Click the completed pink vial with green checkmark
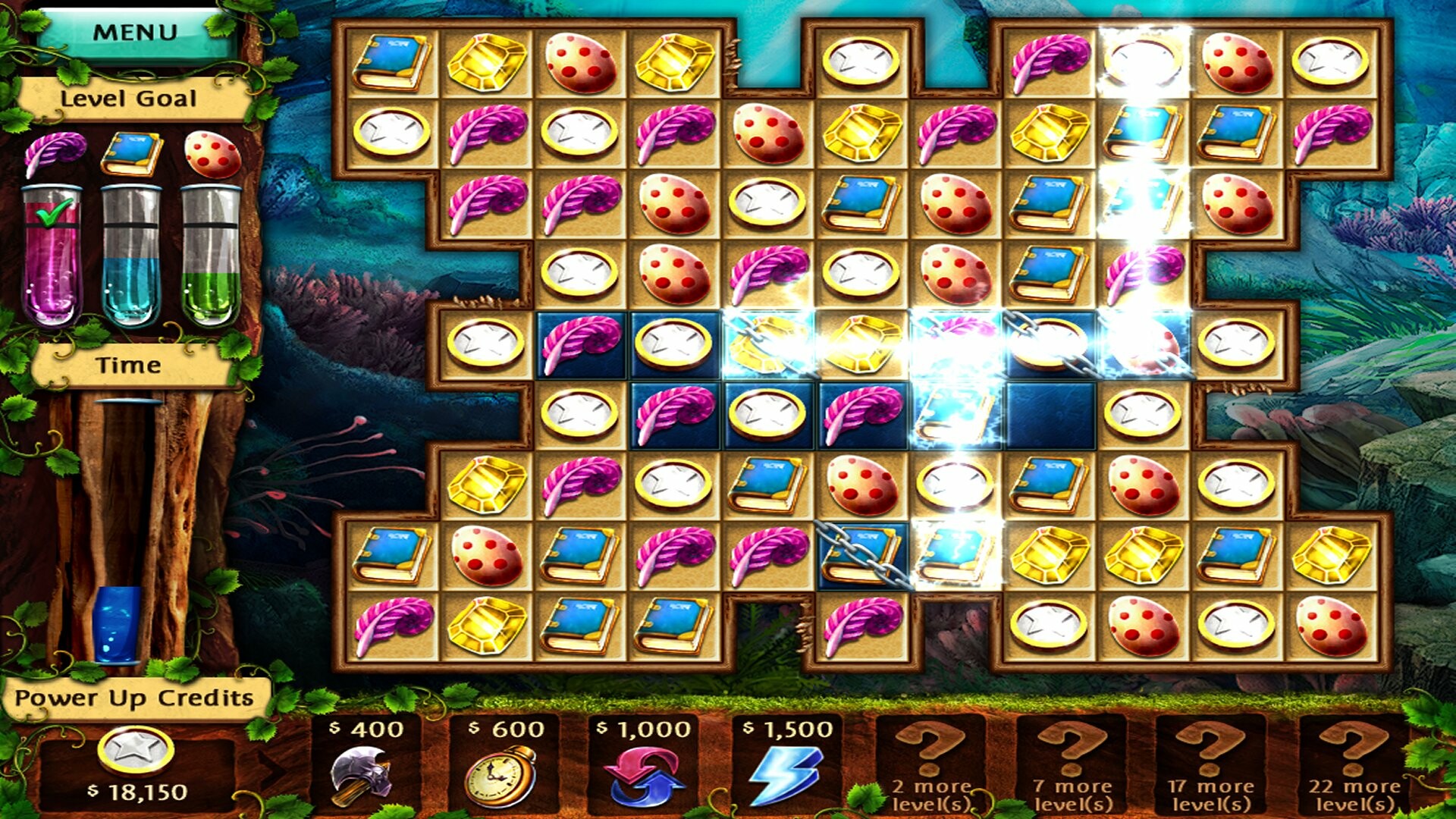 [52, 250]
